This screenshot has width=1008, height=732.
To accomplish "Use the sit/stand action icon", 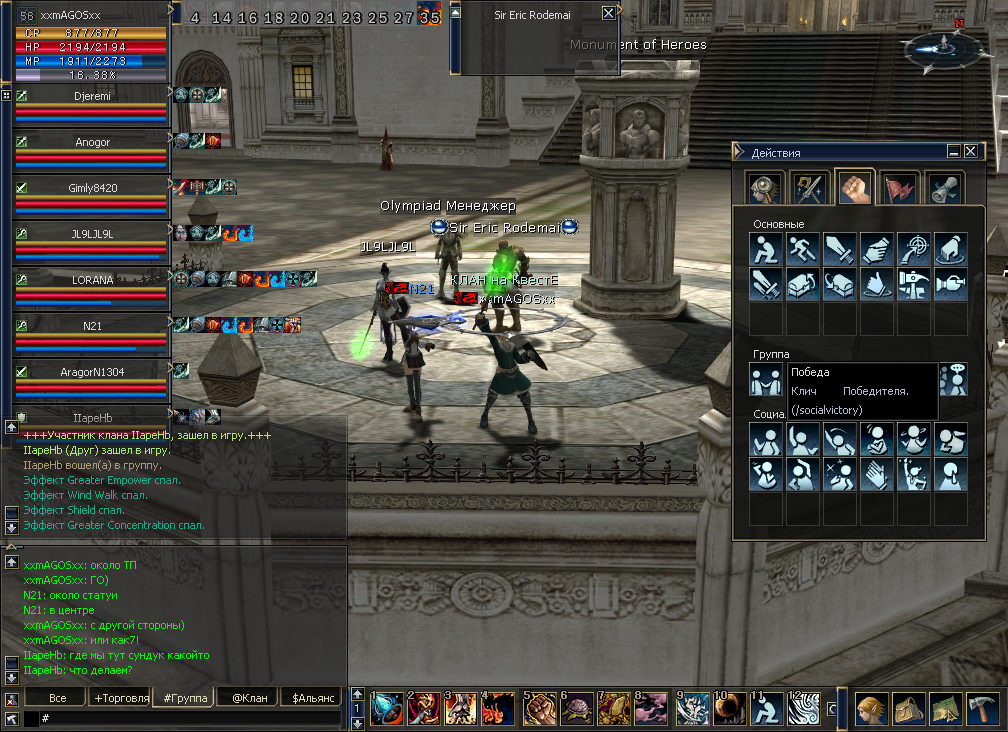I will pyautogui.click(x=767, y=249).
